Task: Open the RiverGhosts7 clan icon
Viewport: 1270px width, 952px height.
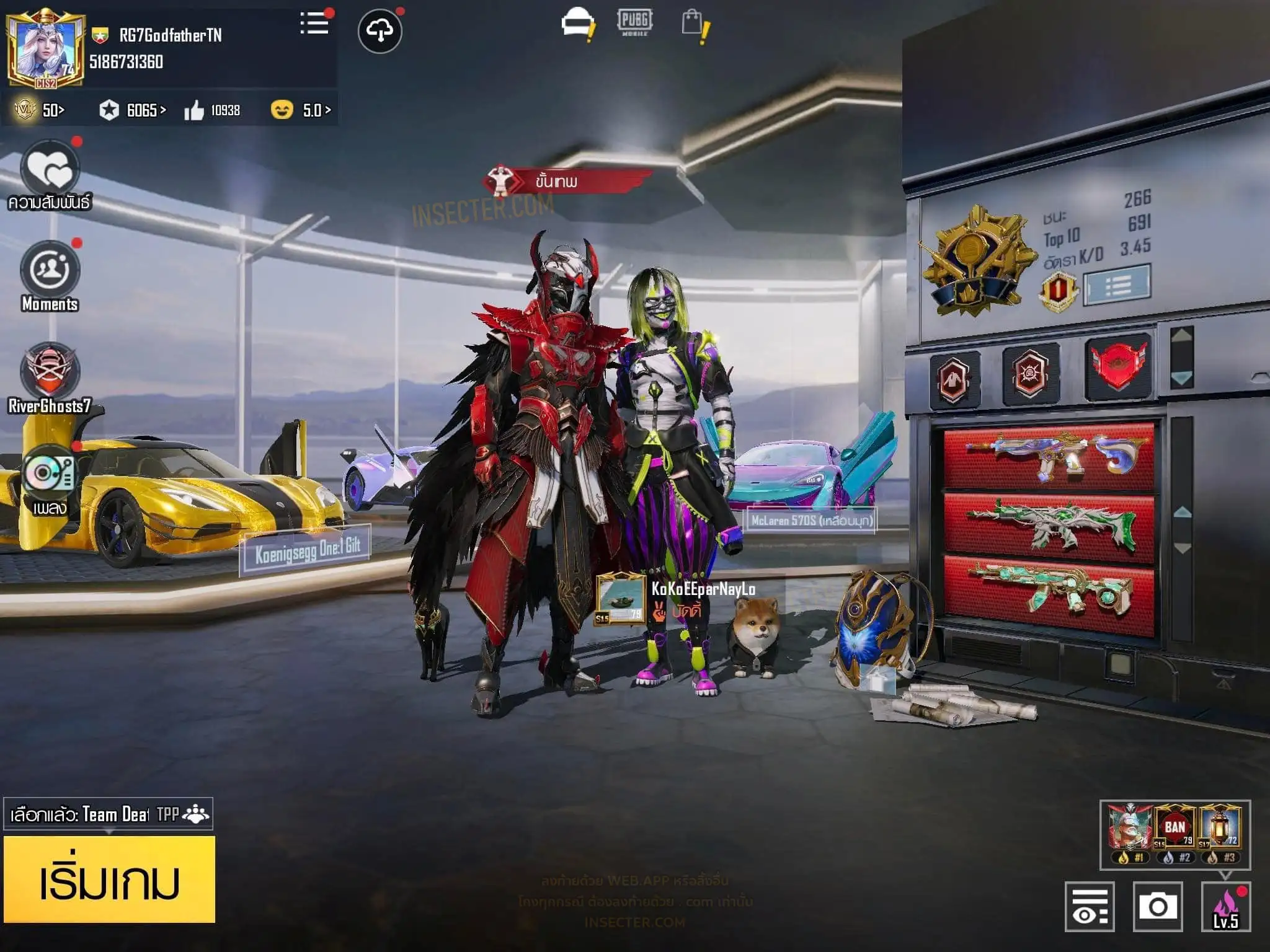Action: [50, 372]
